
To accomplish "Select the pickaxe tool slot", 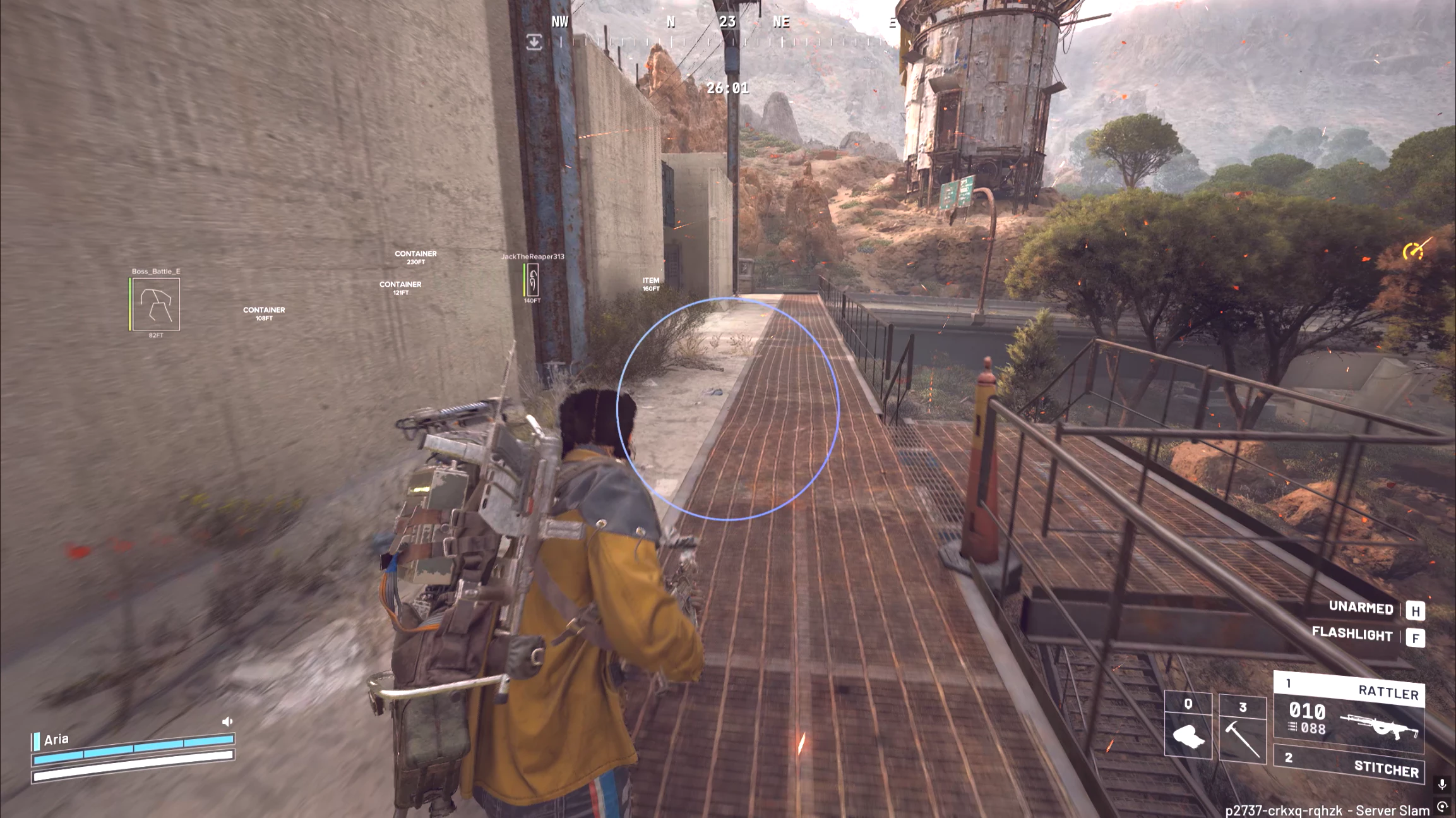I will click(x=1242, y=730).
